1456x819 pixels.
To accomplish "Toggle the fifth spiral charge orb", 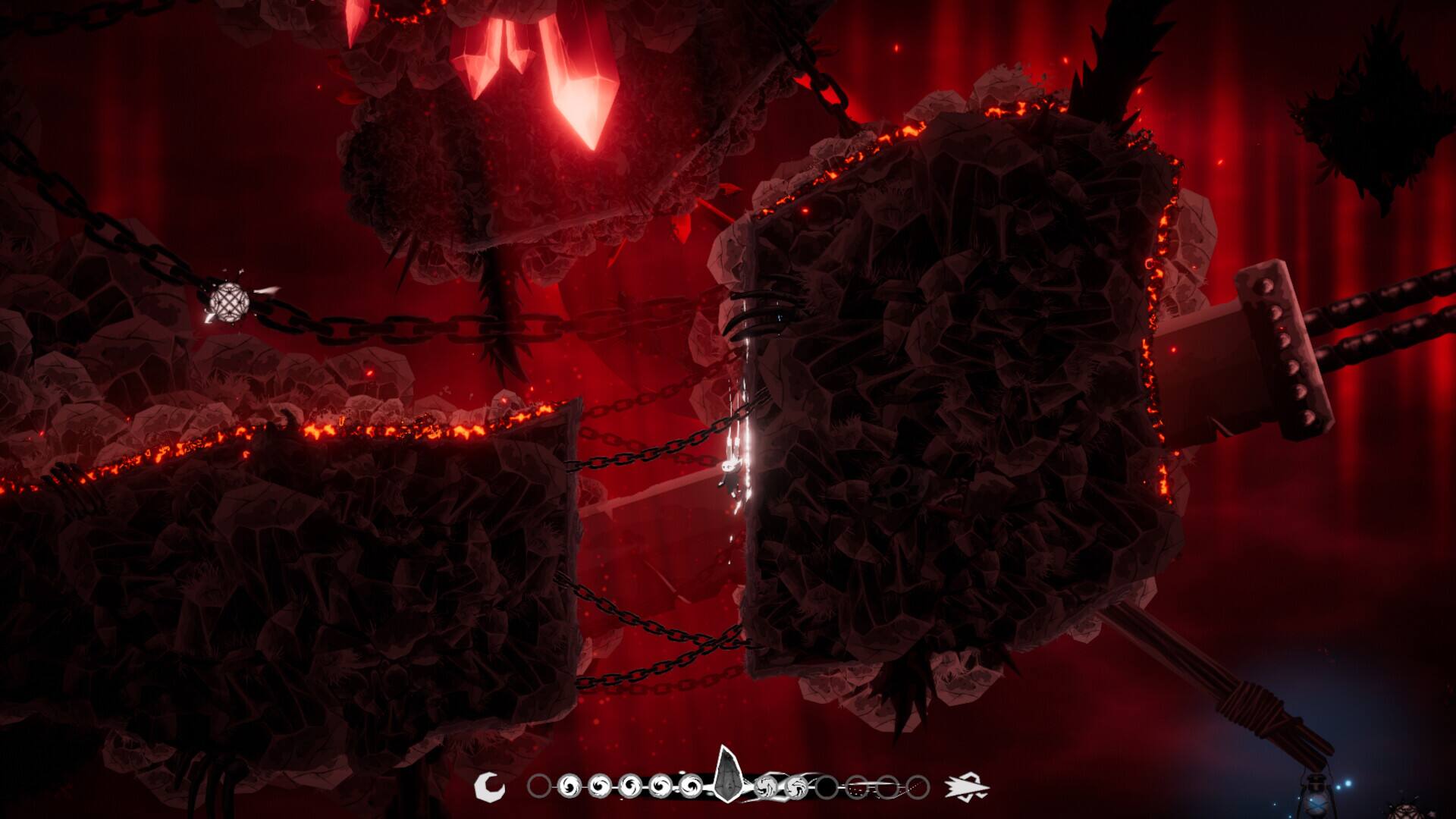I will point(691,786).
